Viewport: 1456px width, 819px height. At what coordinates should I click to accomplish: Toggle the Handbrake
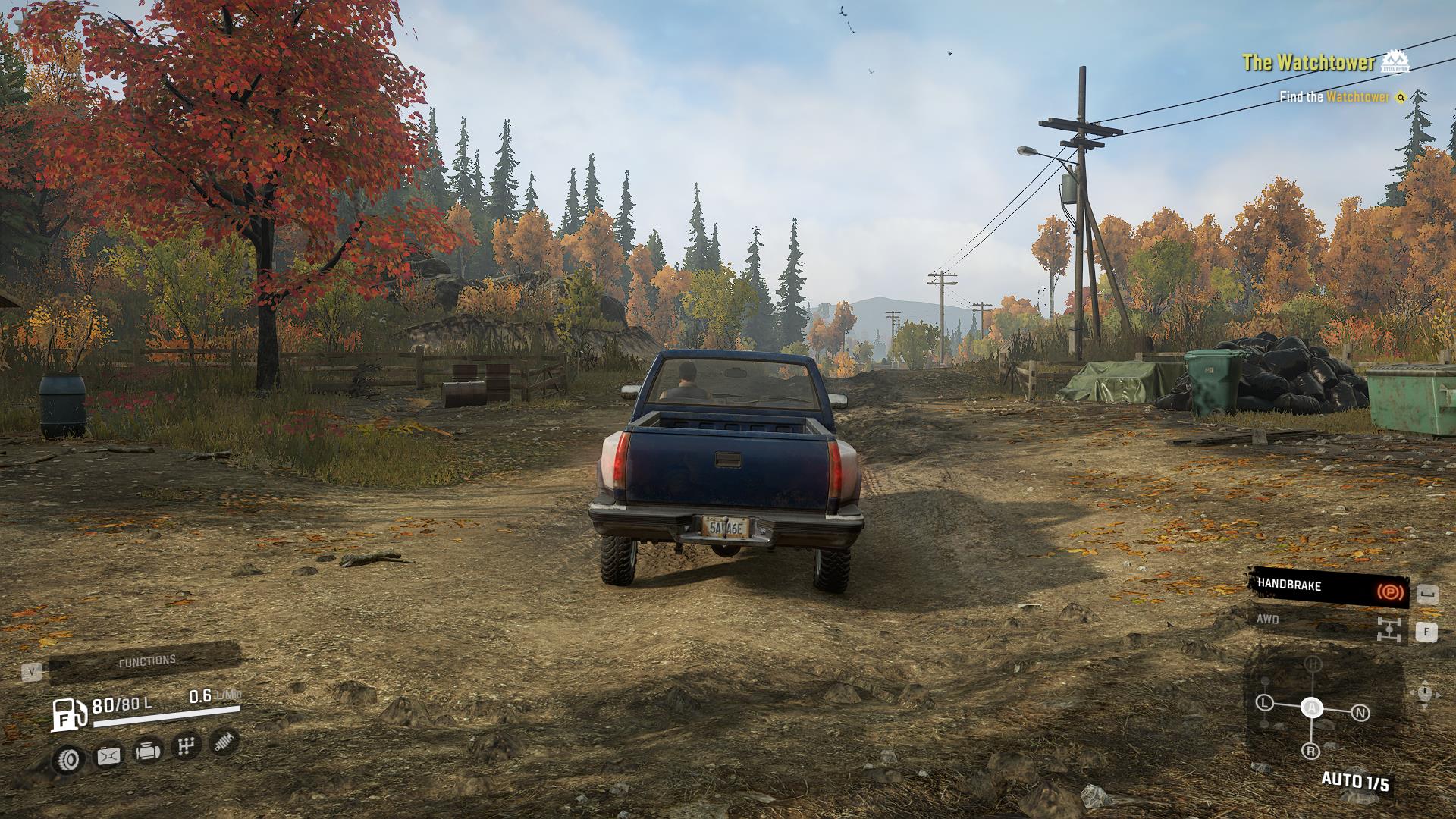tap(1328, 586)
